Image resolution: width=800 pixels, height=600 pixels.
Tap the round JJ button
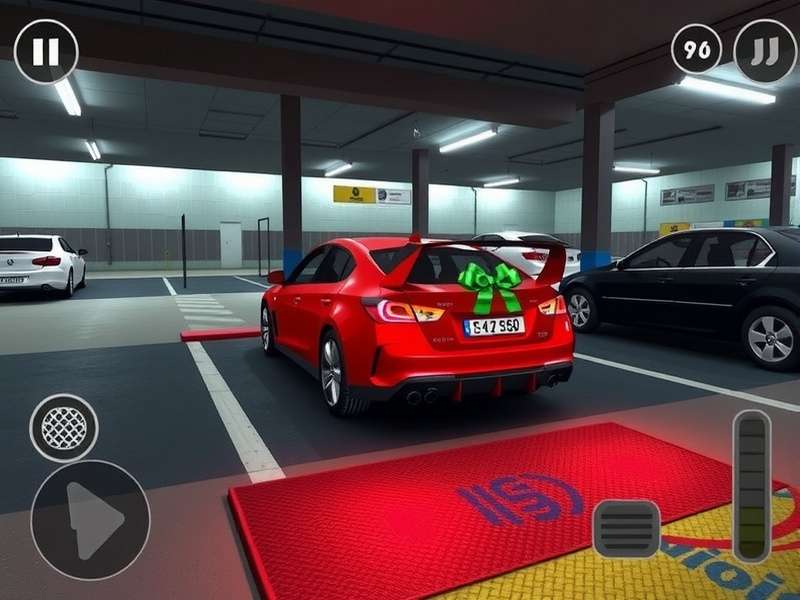[x=765, y=51]
